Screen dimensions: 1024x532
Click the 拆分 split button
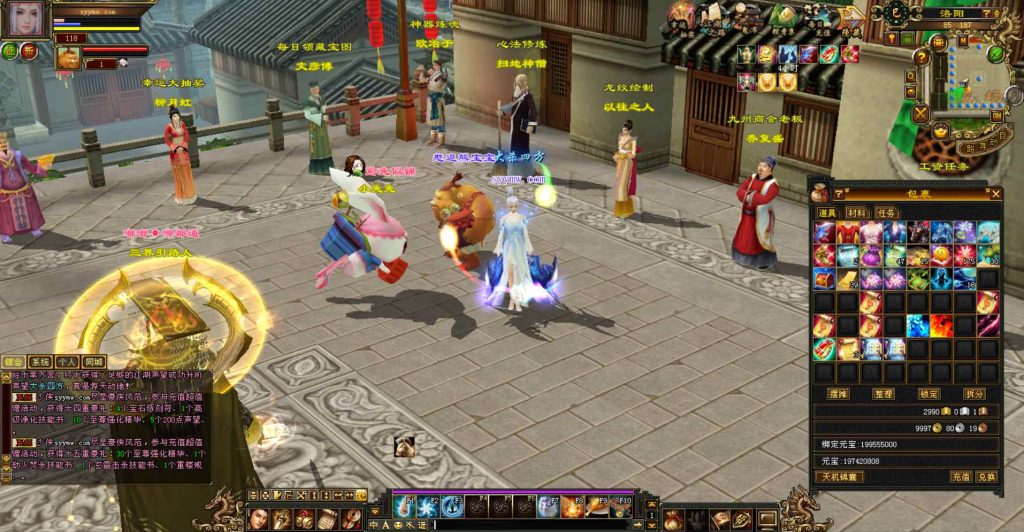976,394
